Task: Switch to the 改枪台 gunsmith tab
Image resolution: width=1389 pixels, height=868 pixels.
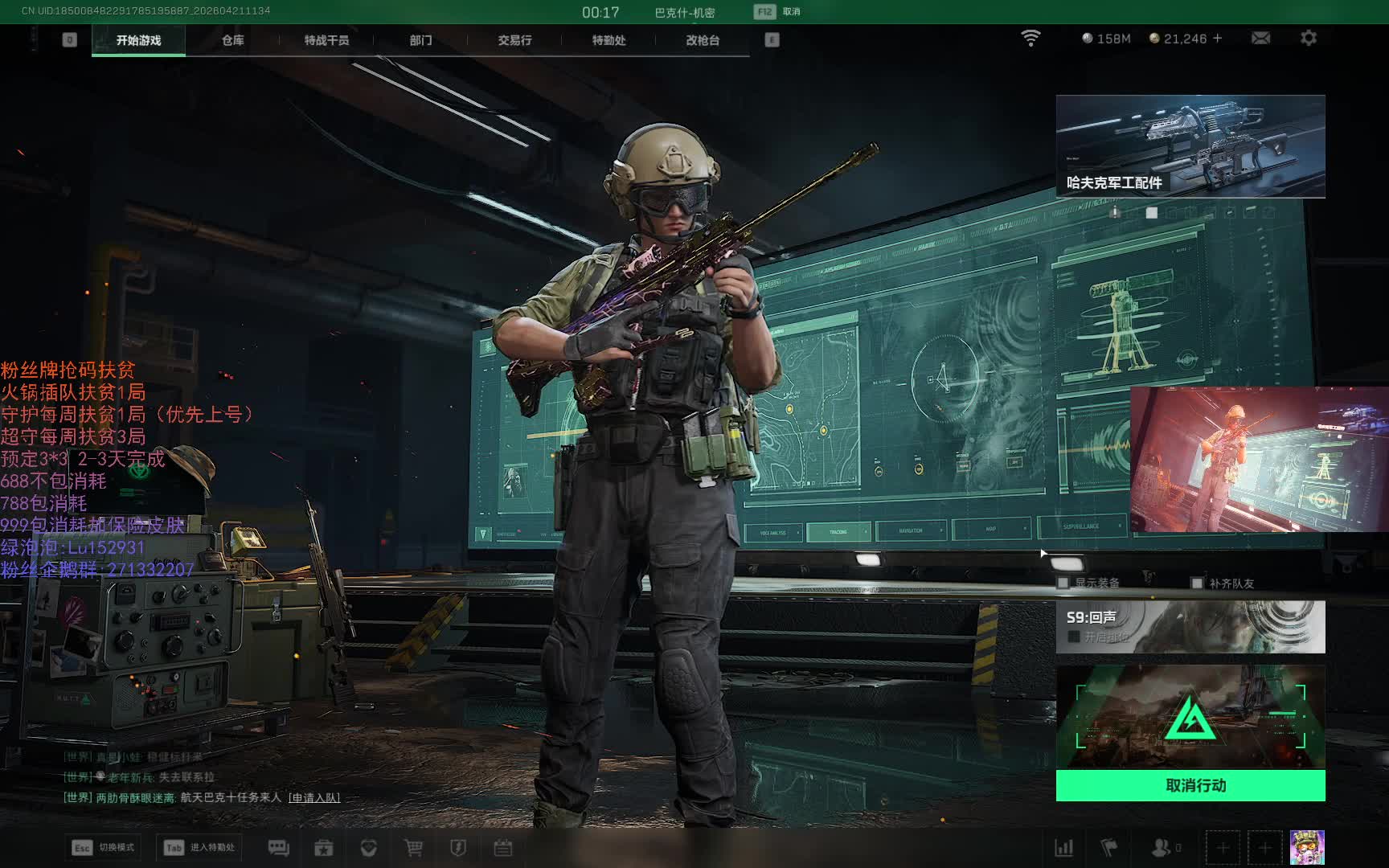Action: pyautogui.click(x=703, y=40)
